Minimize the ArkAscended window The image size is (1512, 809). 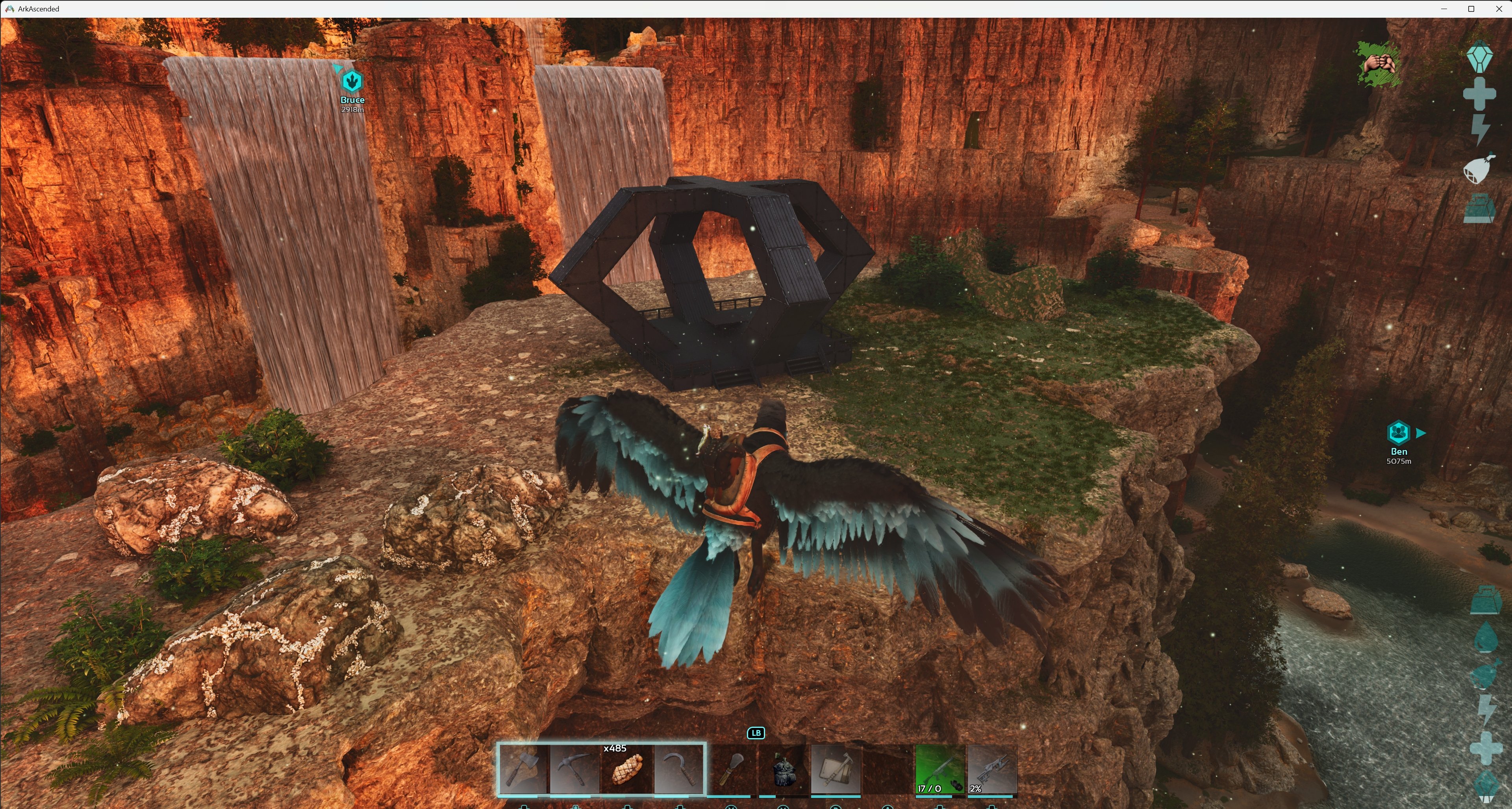[1444, 9]
